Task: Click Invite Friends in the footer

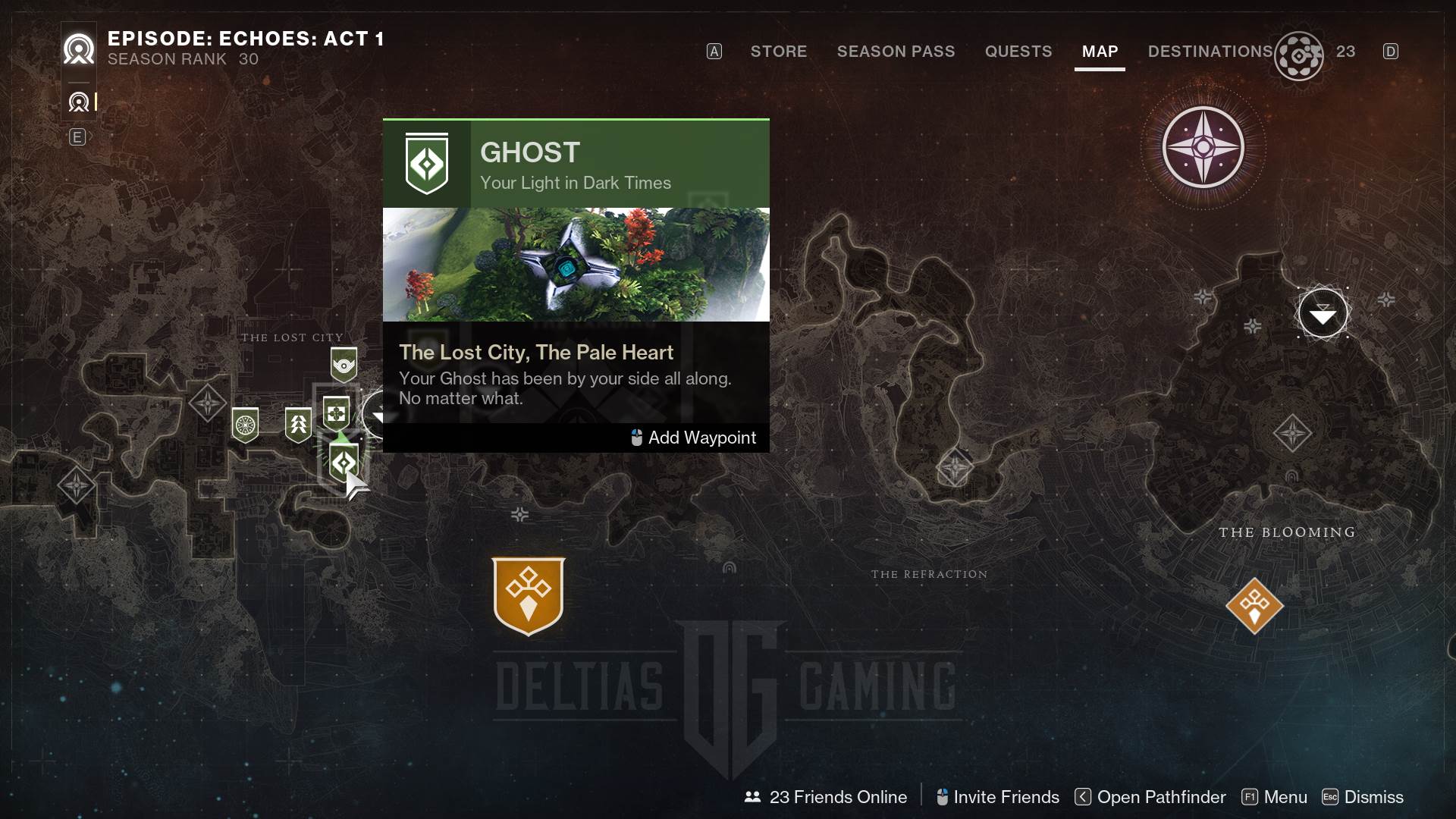Action: pyautogui.click(x=997, y=797)
